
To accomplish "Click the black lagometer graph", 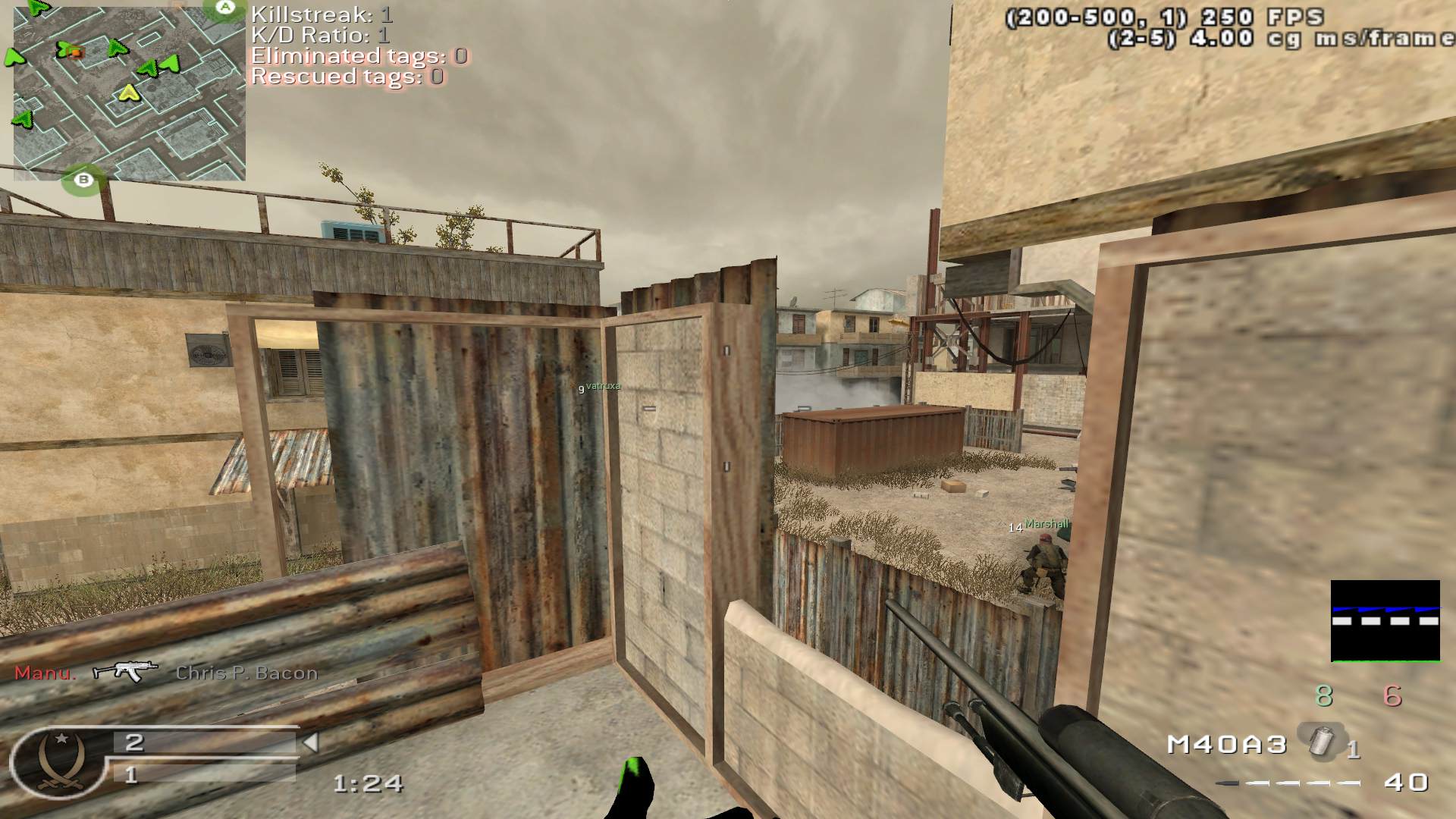I will click(1385, 621).
